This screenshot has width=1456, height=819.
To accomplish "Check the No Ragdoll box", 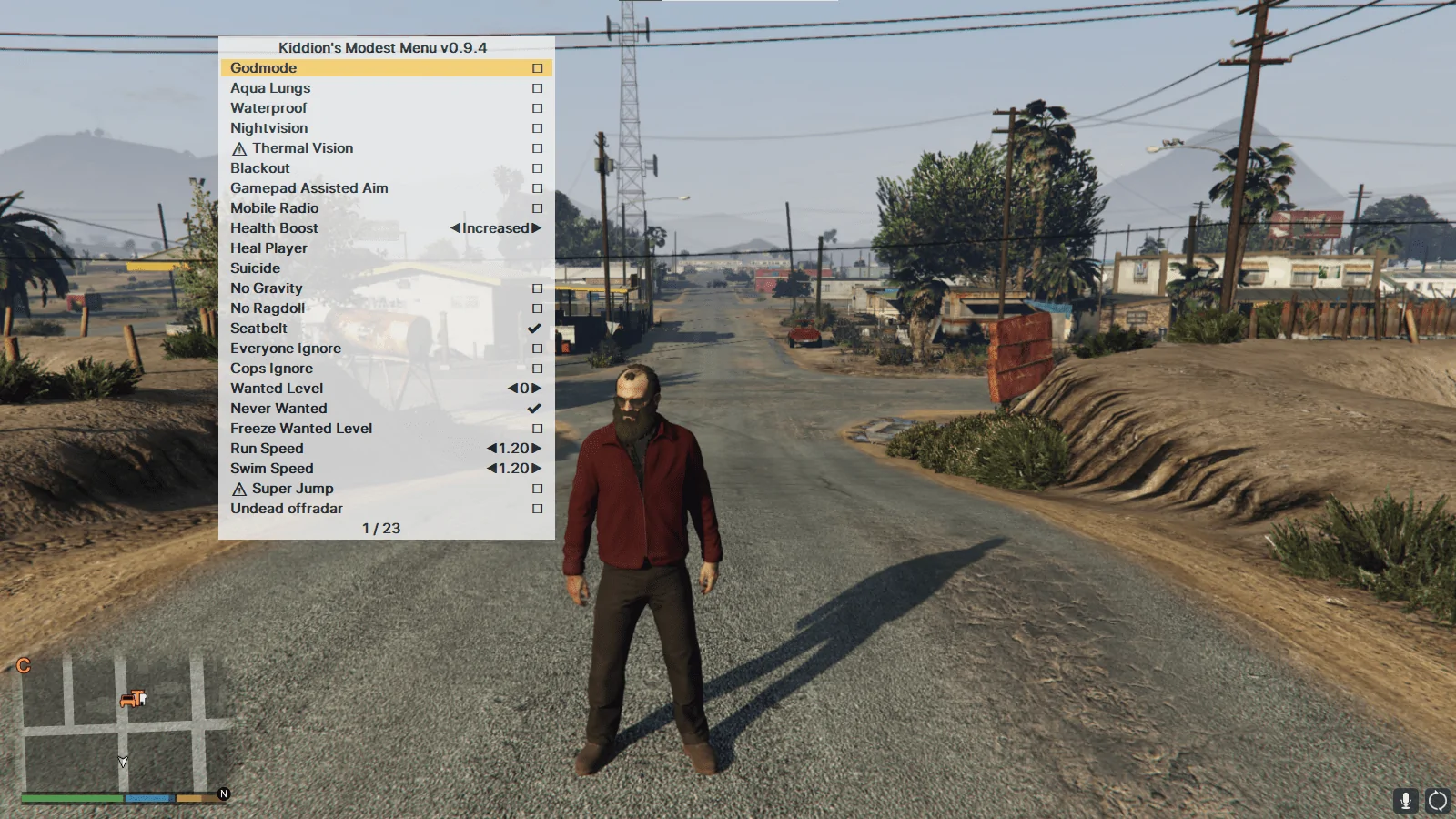I will point(537,308).
